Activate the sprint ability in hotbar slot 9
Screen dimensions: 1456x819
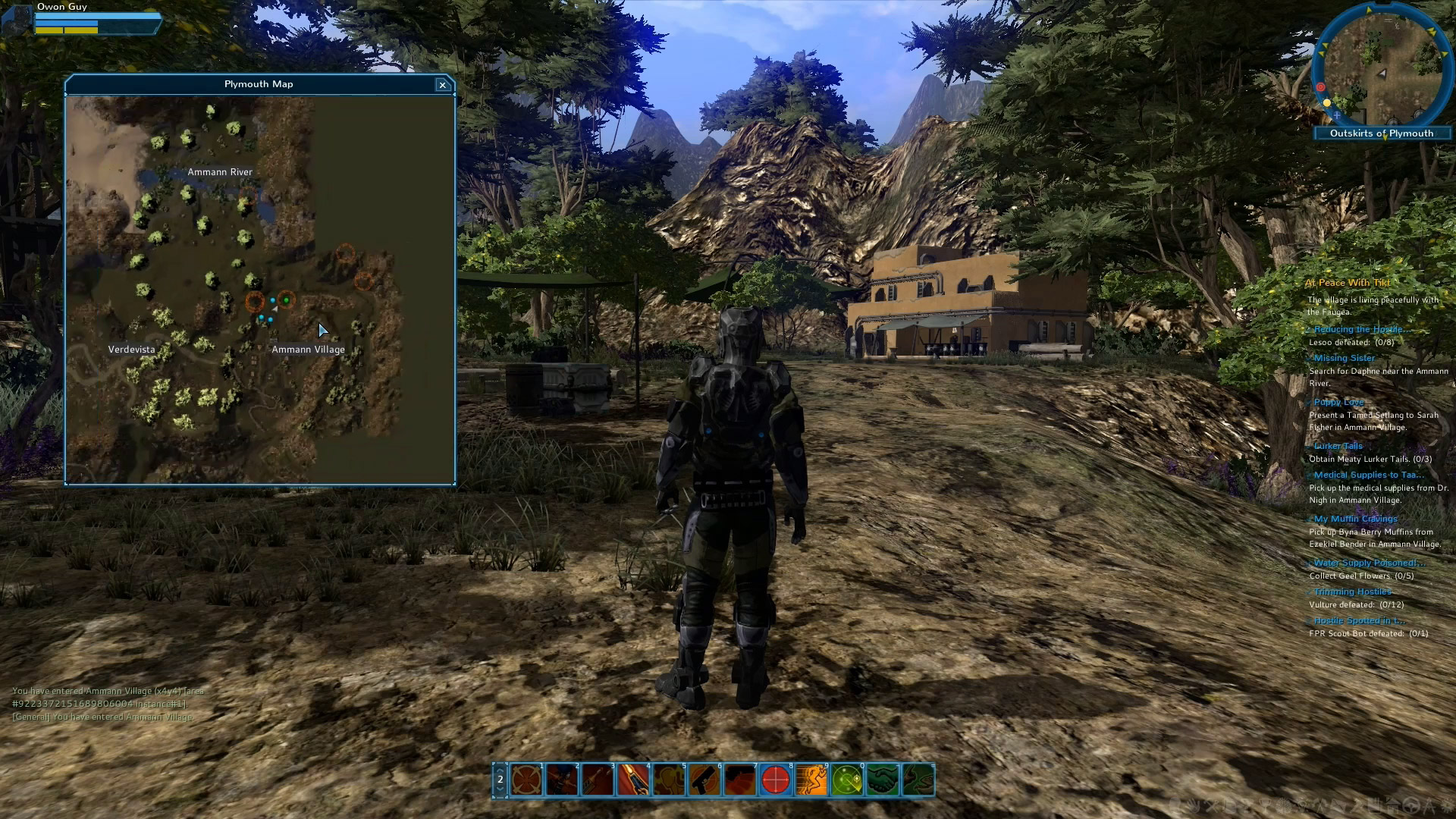(811, 780)
